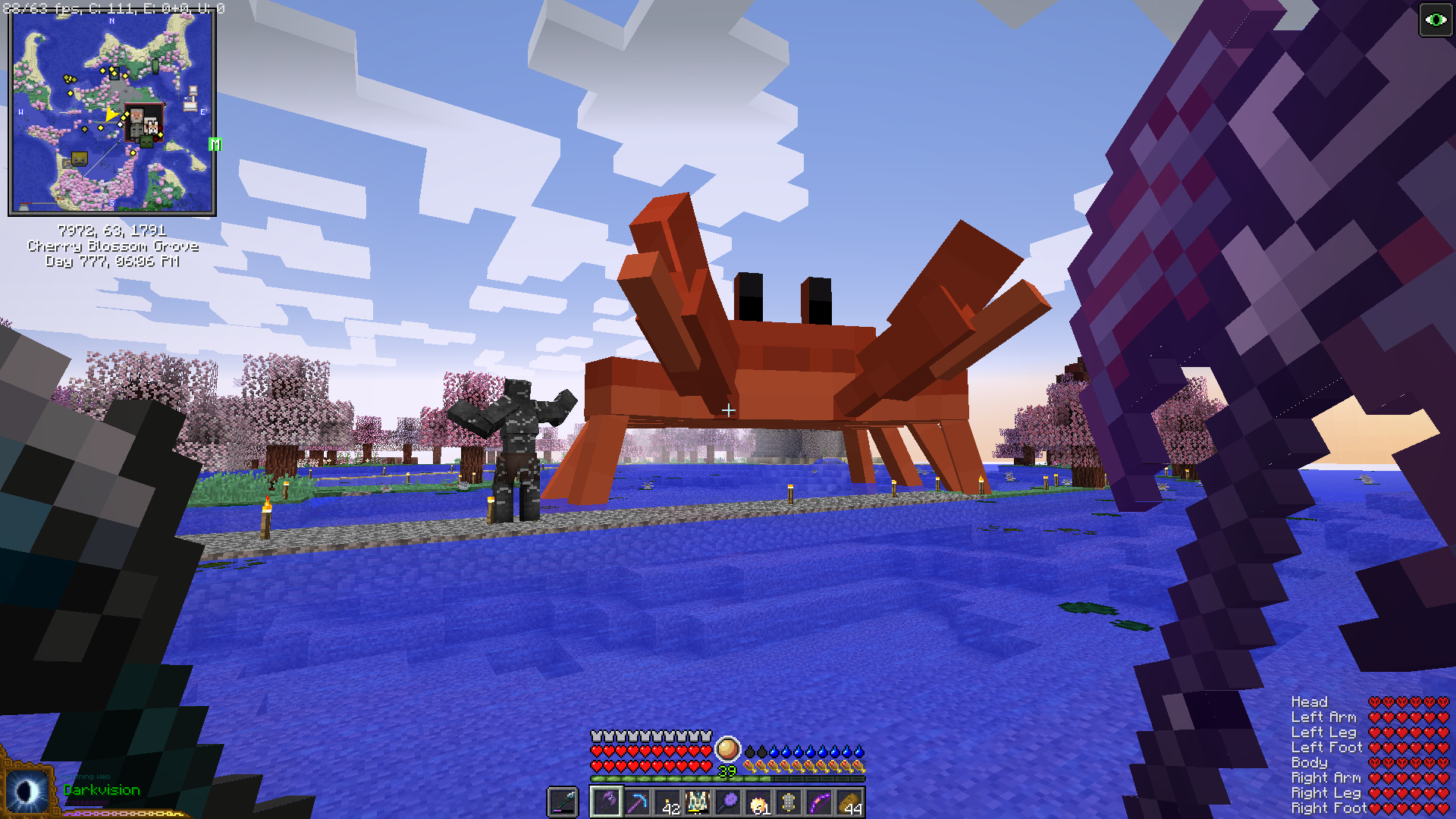
Task: Click the Darkvision buff eye icon
Action: (x=27, y=789)
